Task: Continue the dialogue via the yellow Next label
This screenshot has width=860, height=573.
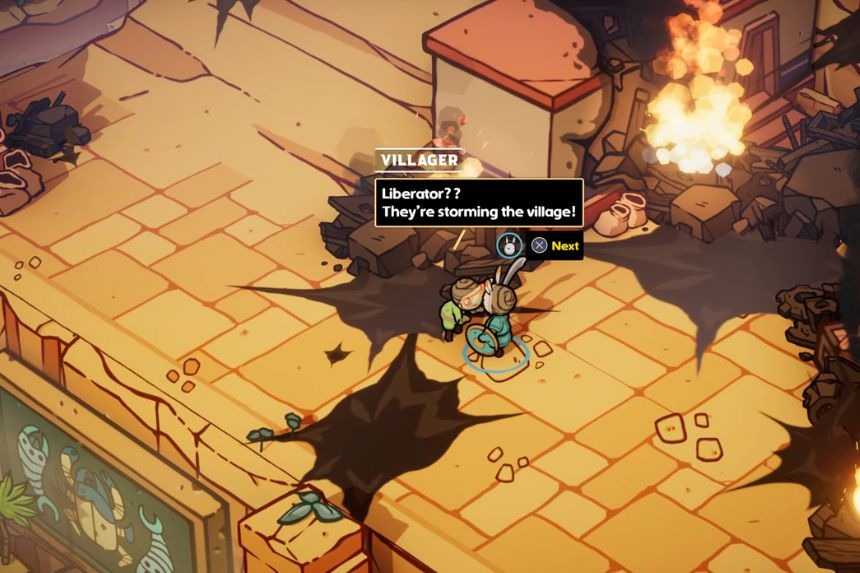Action: point(565,246)
